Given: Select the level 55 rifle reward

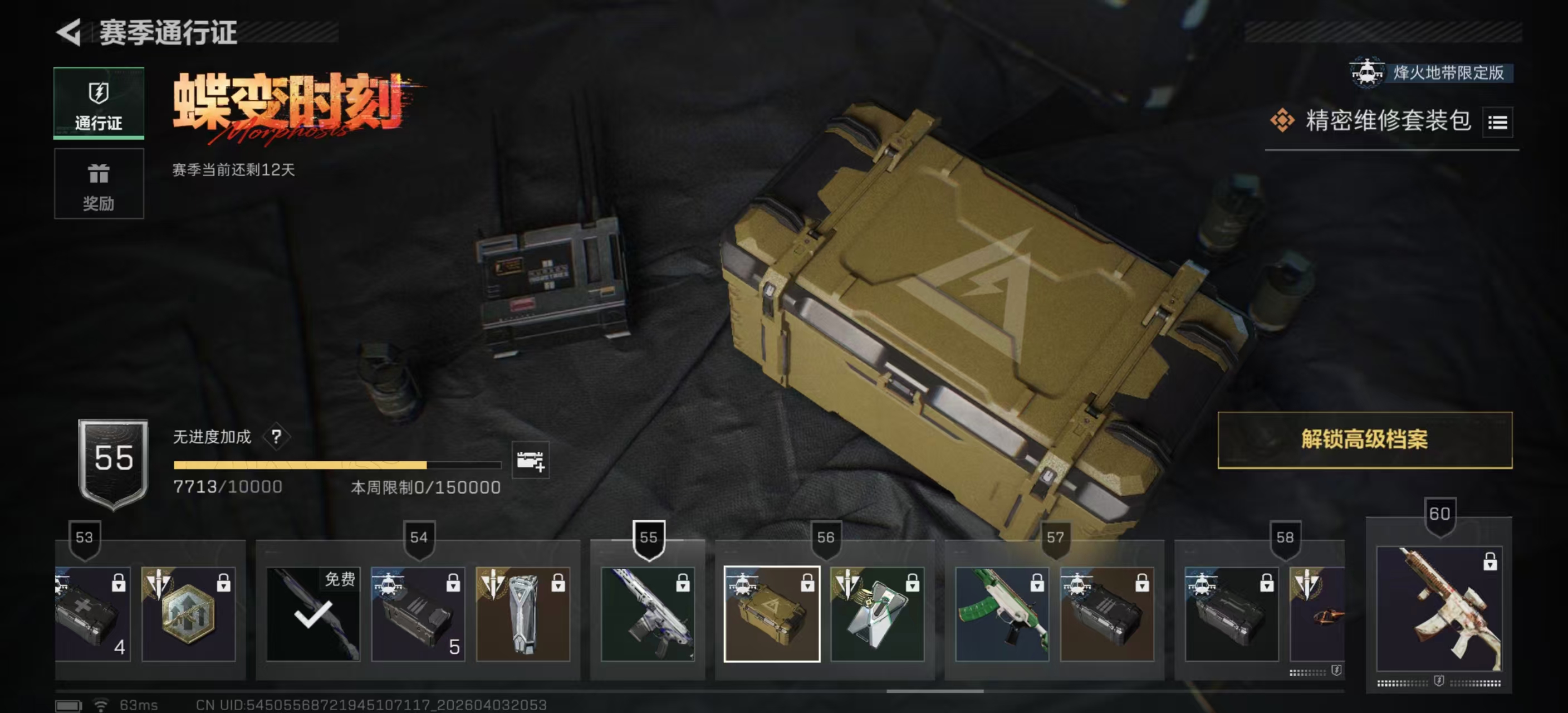Looking at the screenshot, I should tap(647, 614).
